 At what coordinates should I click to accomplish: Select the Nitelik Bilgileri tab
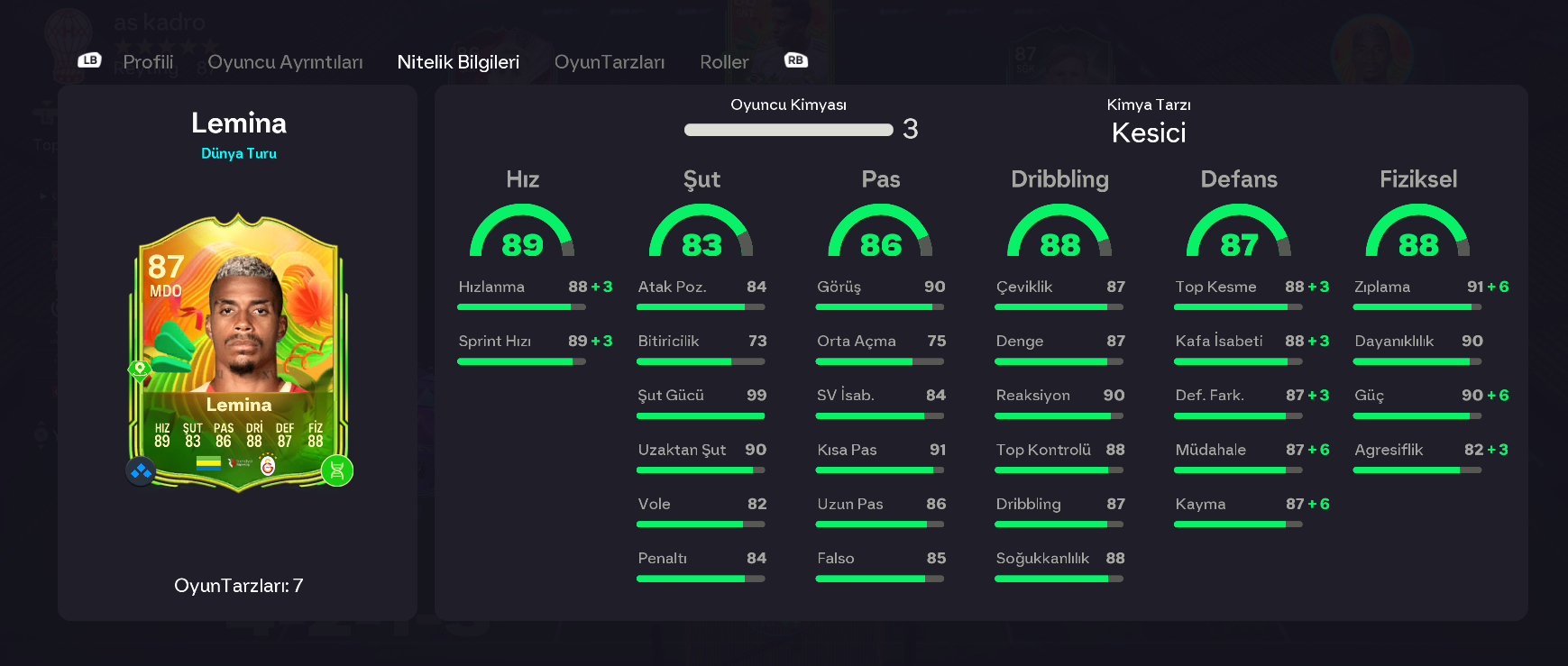point(458,62)
